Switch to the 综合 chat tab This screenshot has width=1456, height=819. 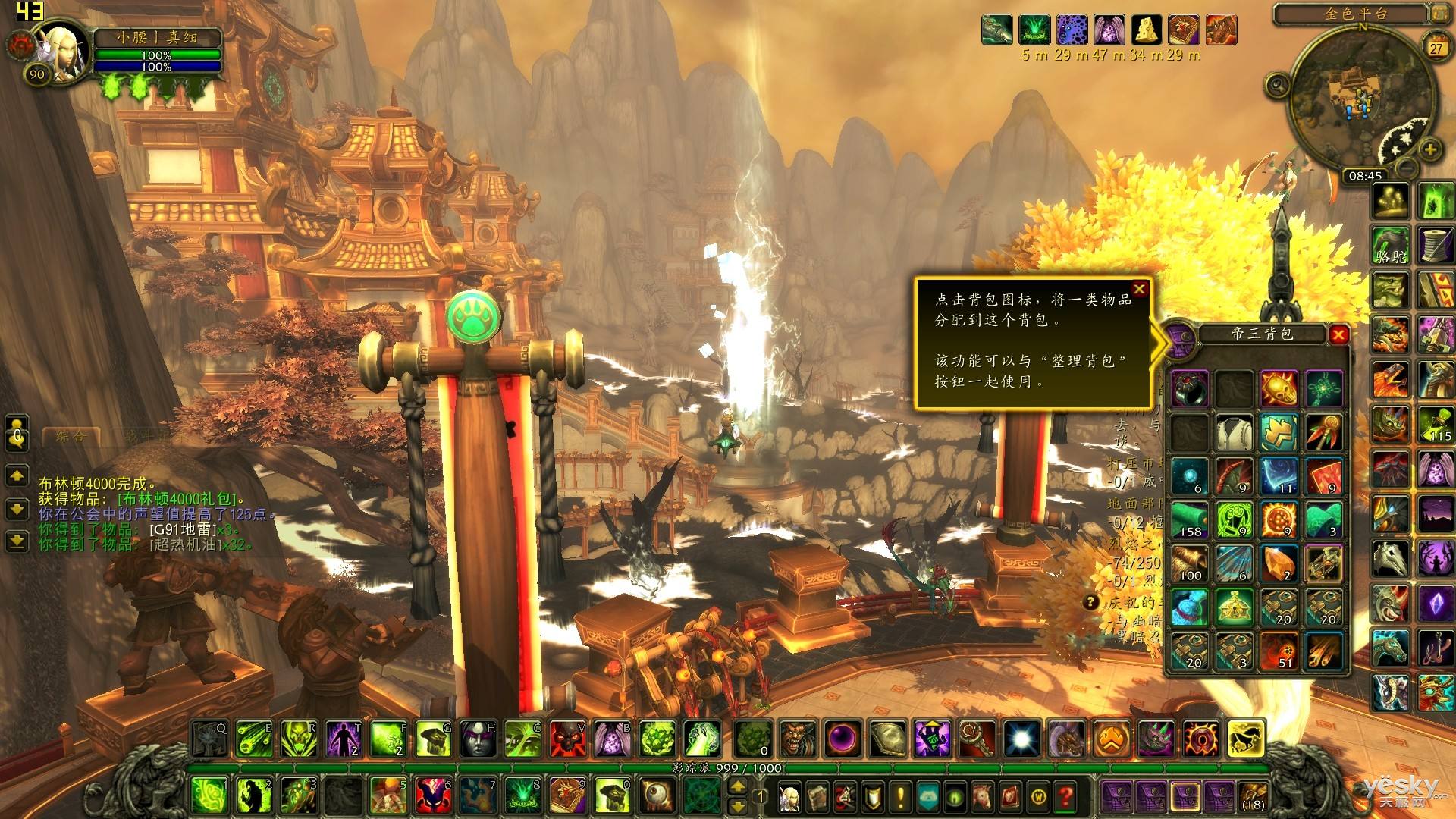click(x=72, y=436)
